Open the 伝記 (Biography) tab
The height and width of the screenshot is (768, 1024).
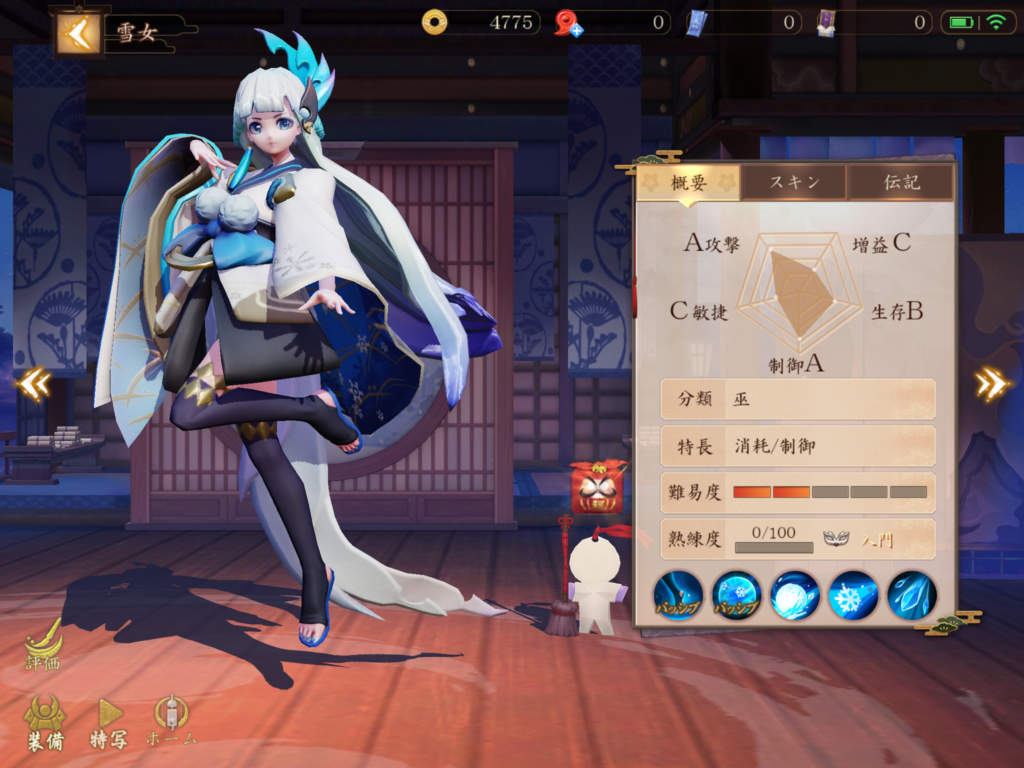900,182
